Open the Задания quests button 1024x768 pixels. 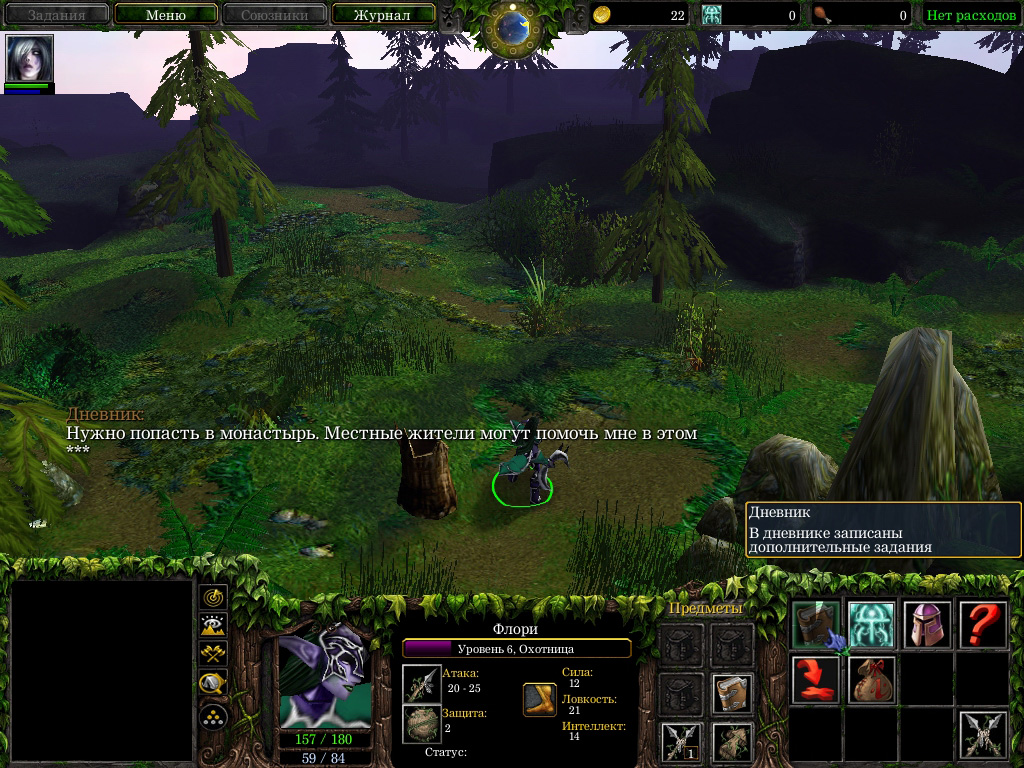coord(55,15)
